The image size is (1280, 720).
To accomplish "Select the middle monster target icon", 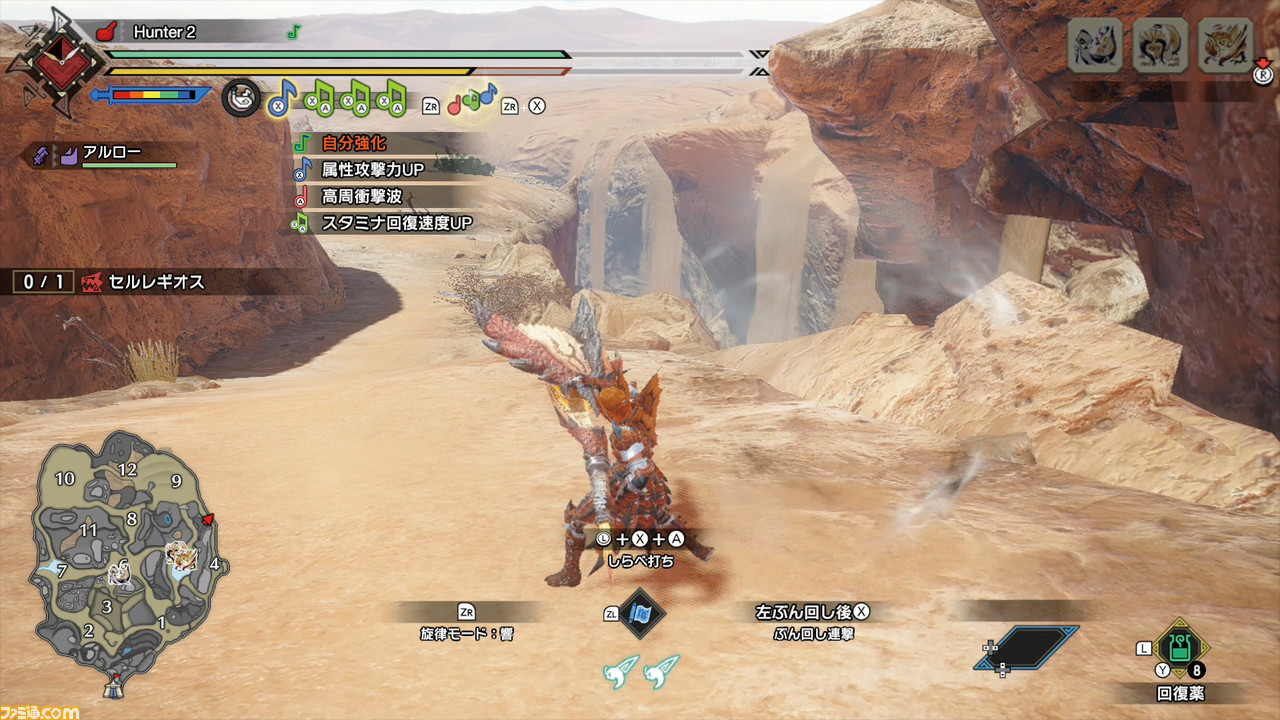I will coord(1159,46).
